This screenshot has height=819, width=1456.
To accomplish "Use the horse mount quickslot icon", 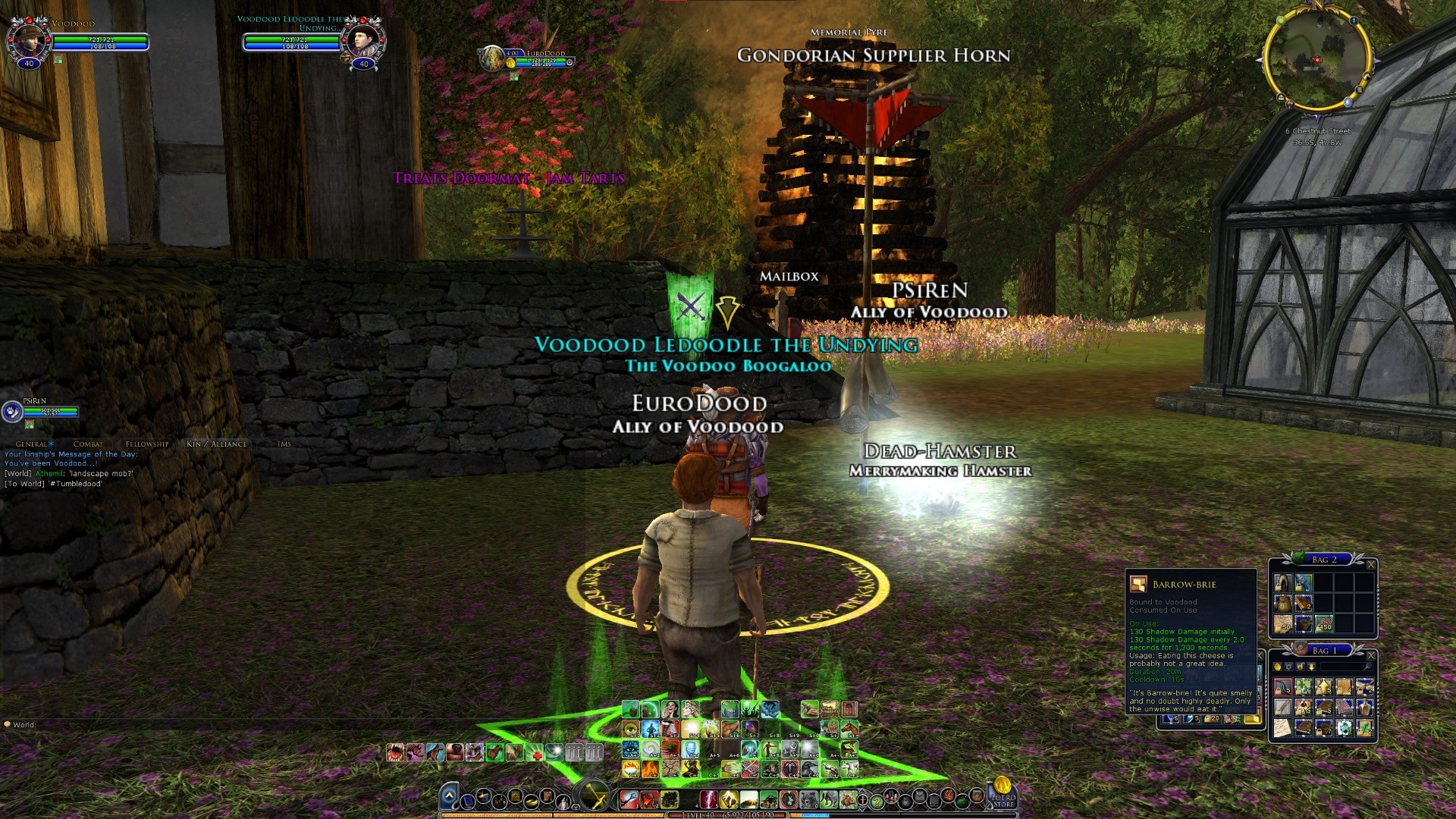I will click(x=849, y=729).
